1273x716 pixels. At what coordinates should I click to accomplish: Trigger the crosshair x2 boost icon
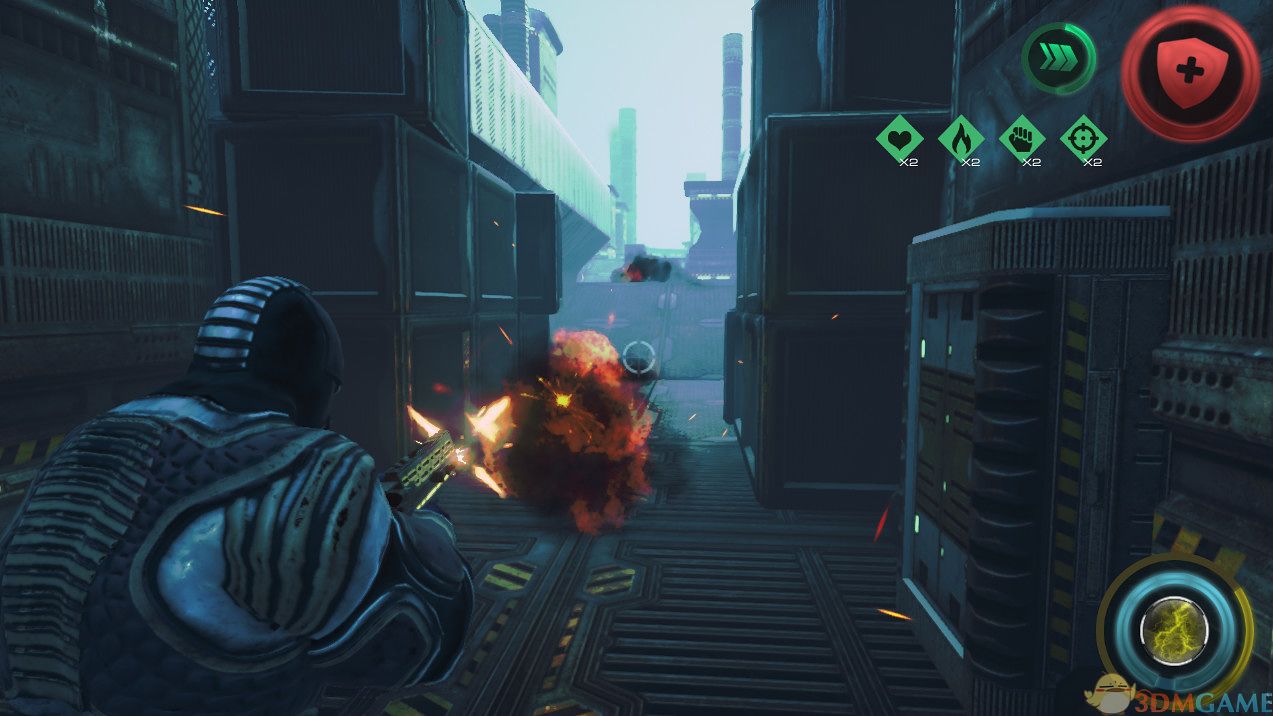(x=1083, y=139)
